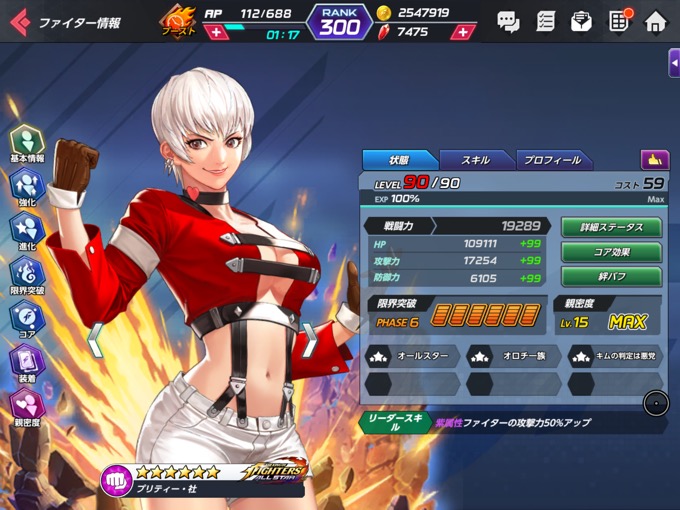The width and height of the screenshot is (680, 510).
Task: Open 装着 equipment menu
Action: [x=27, y=363]
